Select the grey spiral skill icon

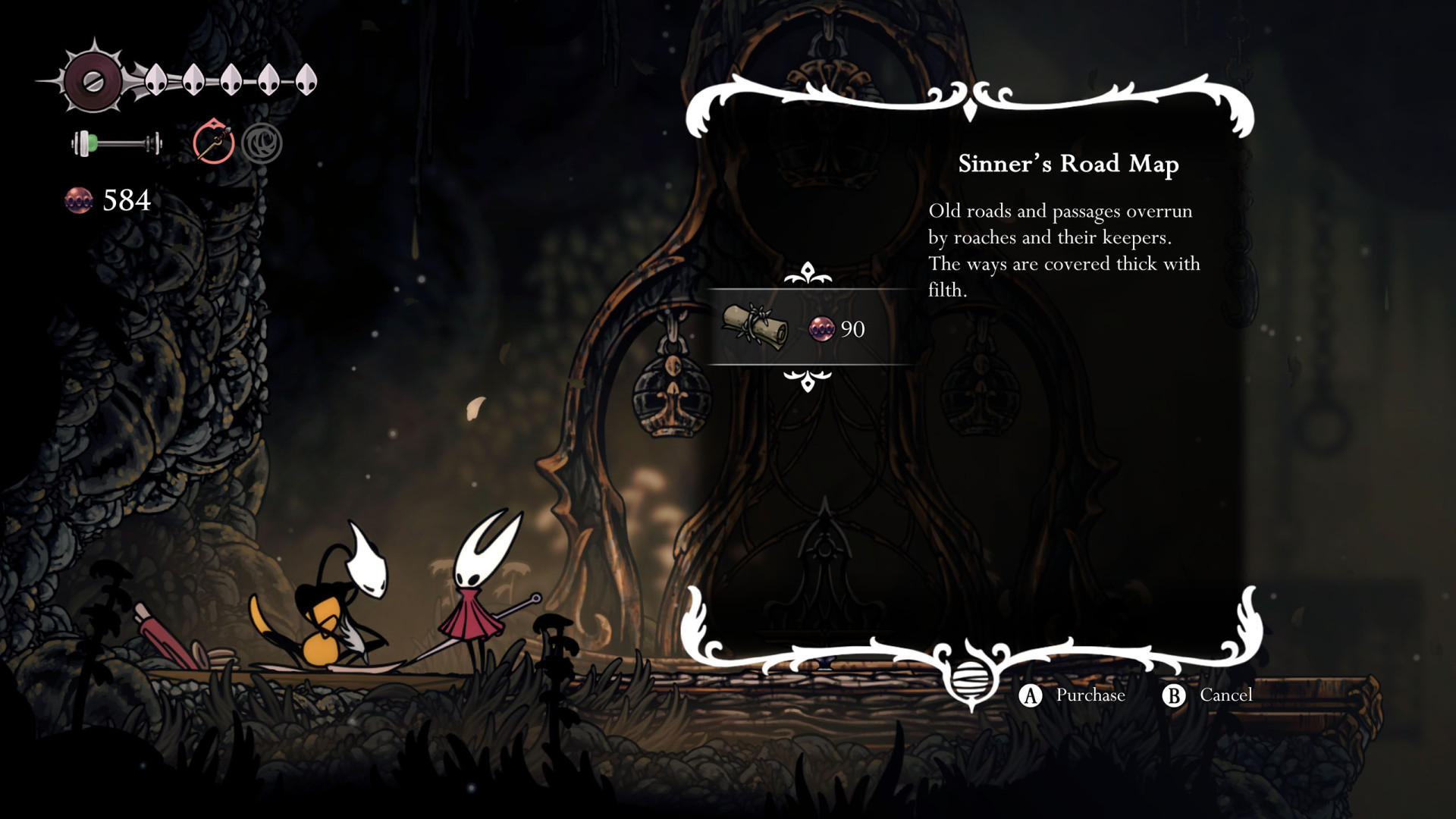[262, 143]
